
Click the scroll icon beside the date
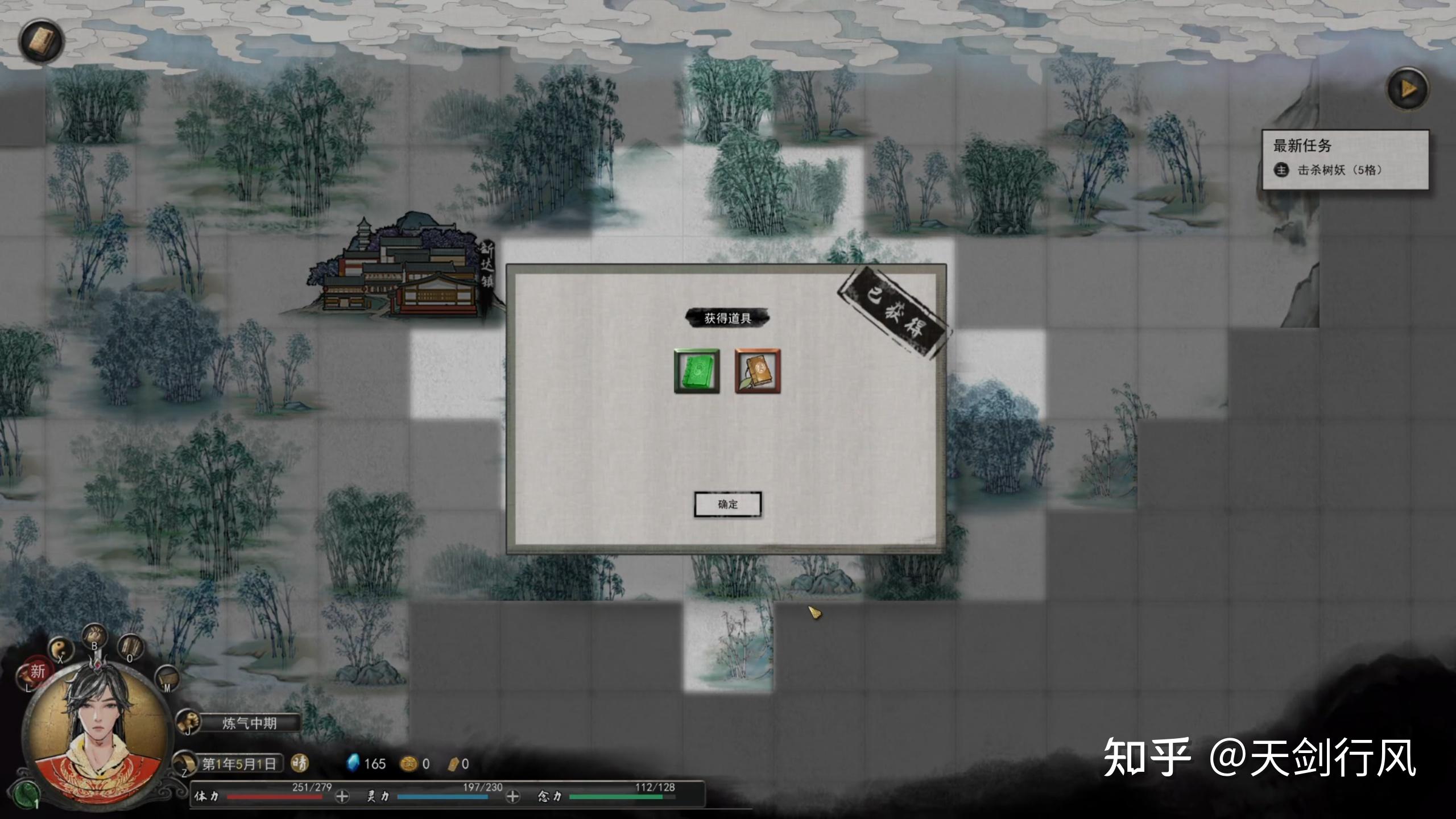pyautogui.click(x=185, y=762)
